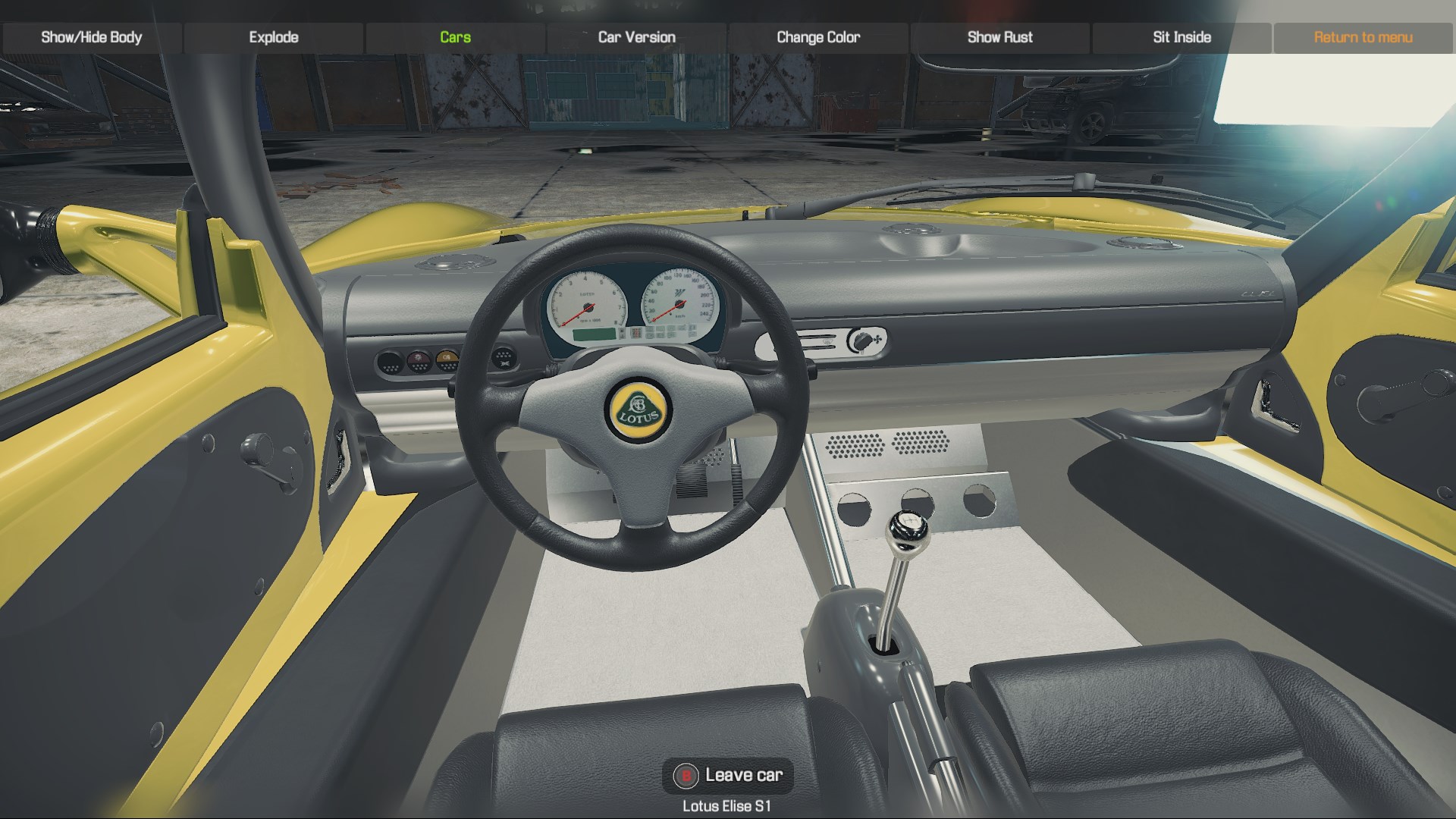Viewport: 1456px width, 819px height.
Task: Click the Leave car button
Action: [x=728, y=775]
